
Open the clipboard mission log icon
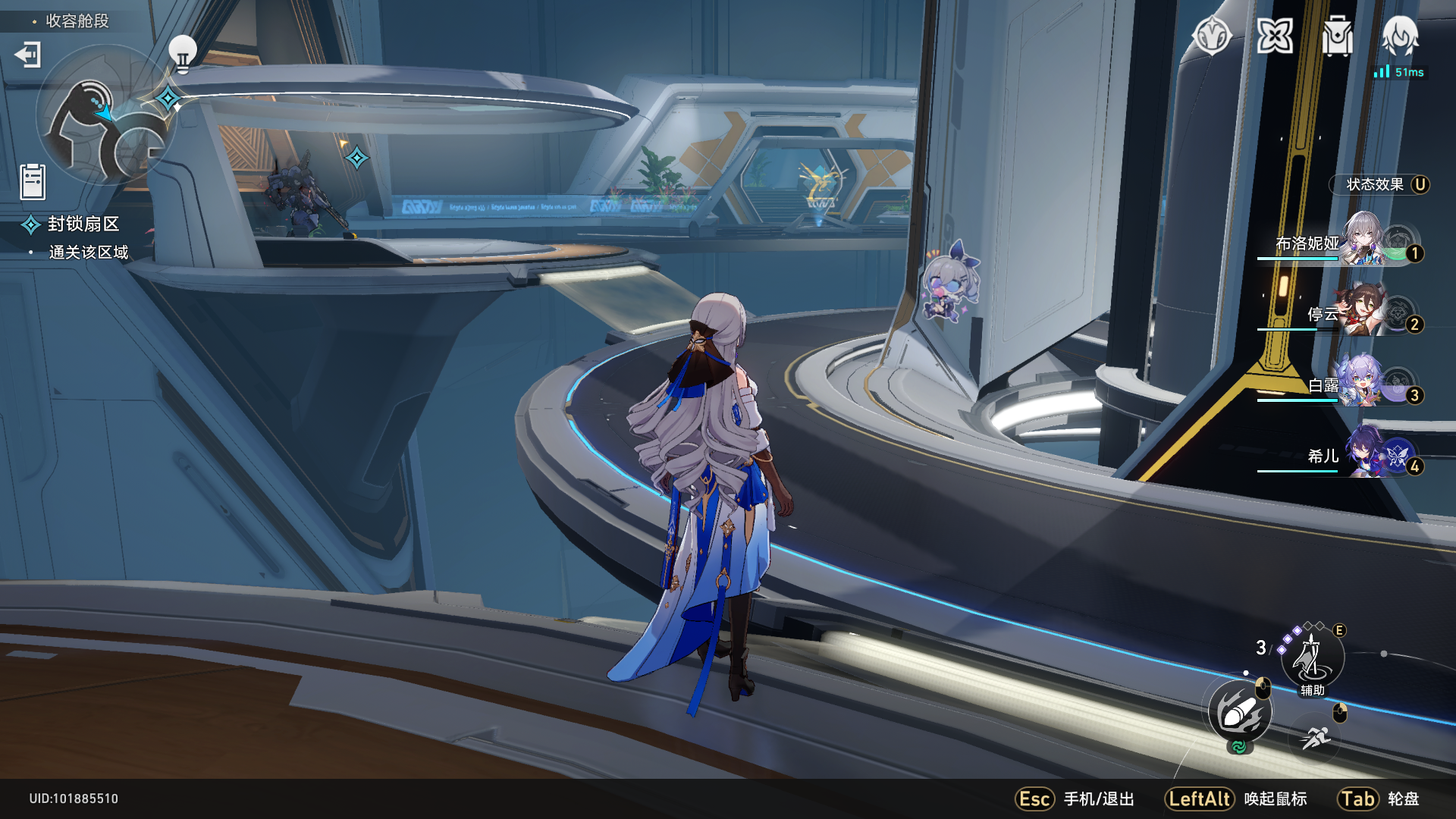33,182
